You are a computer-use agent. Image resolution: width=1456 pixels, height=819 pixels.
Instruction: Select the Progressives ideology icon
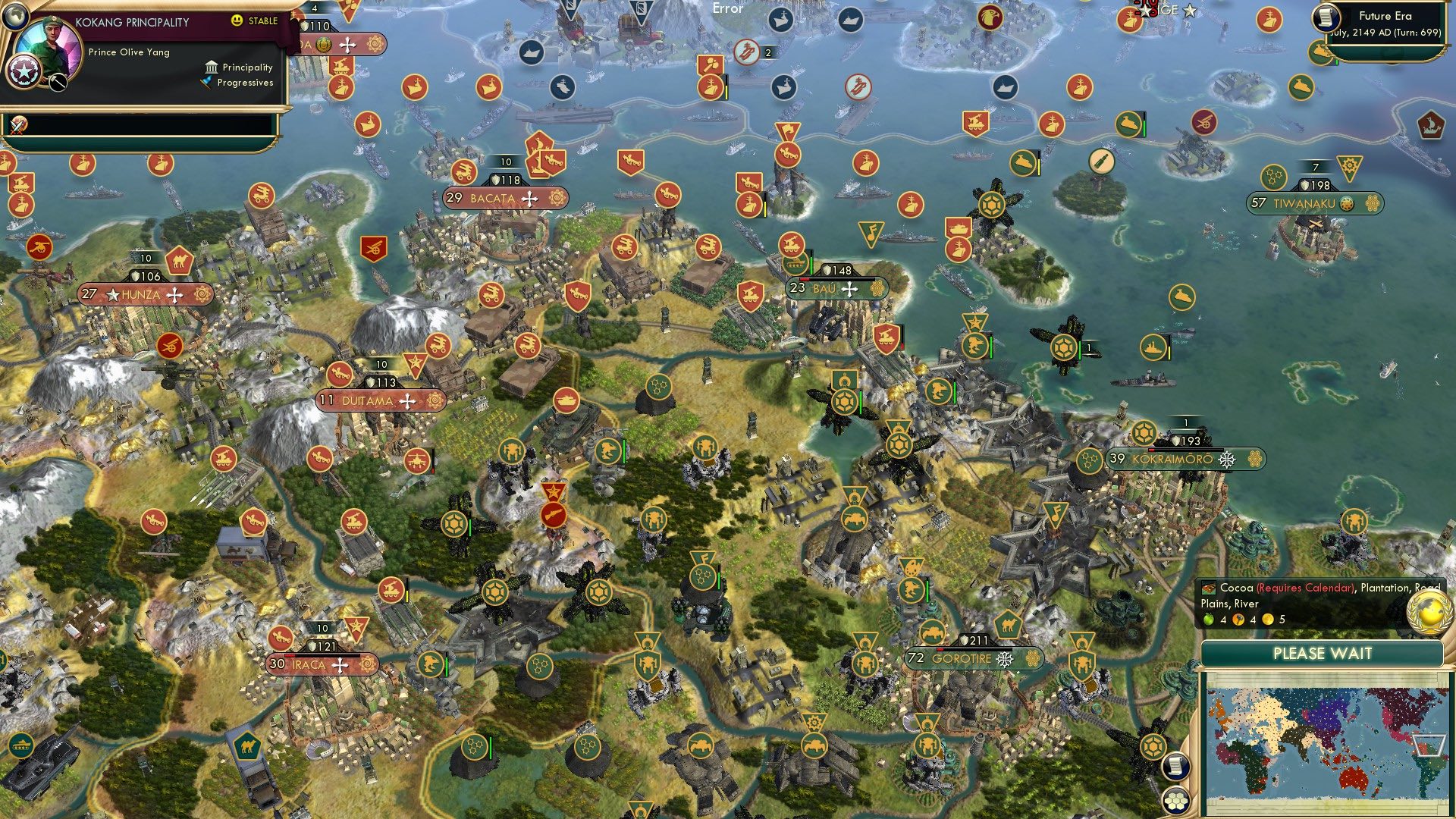(x=205, y=82)
